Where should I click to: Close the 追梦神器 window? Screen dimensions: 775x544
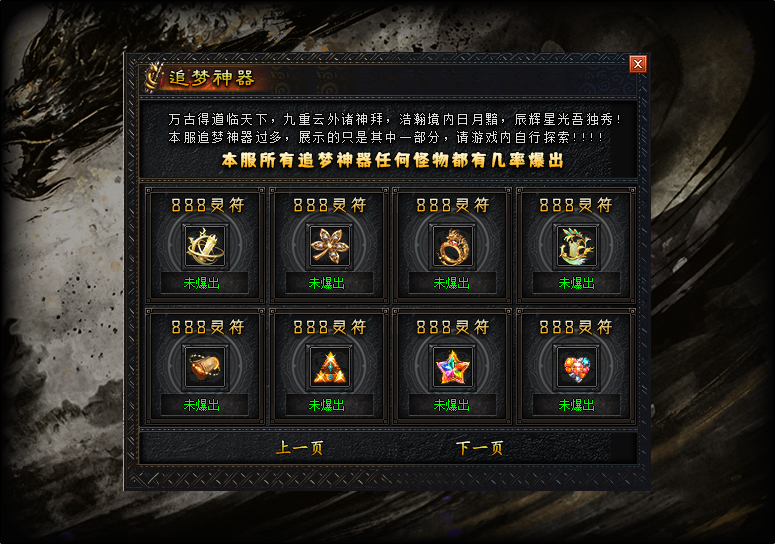638,64
